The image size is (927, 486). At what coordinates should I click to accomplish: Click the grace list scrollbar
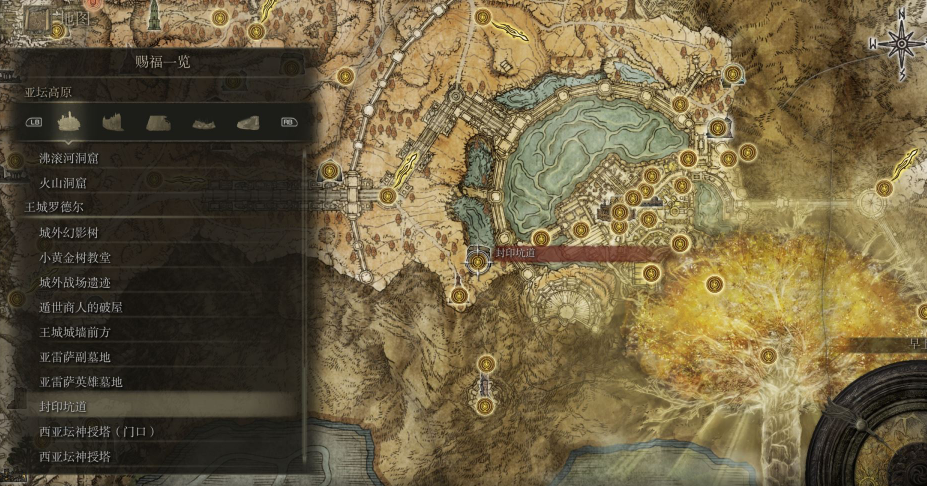pos(304,300)
